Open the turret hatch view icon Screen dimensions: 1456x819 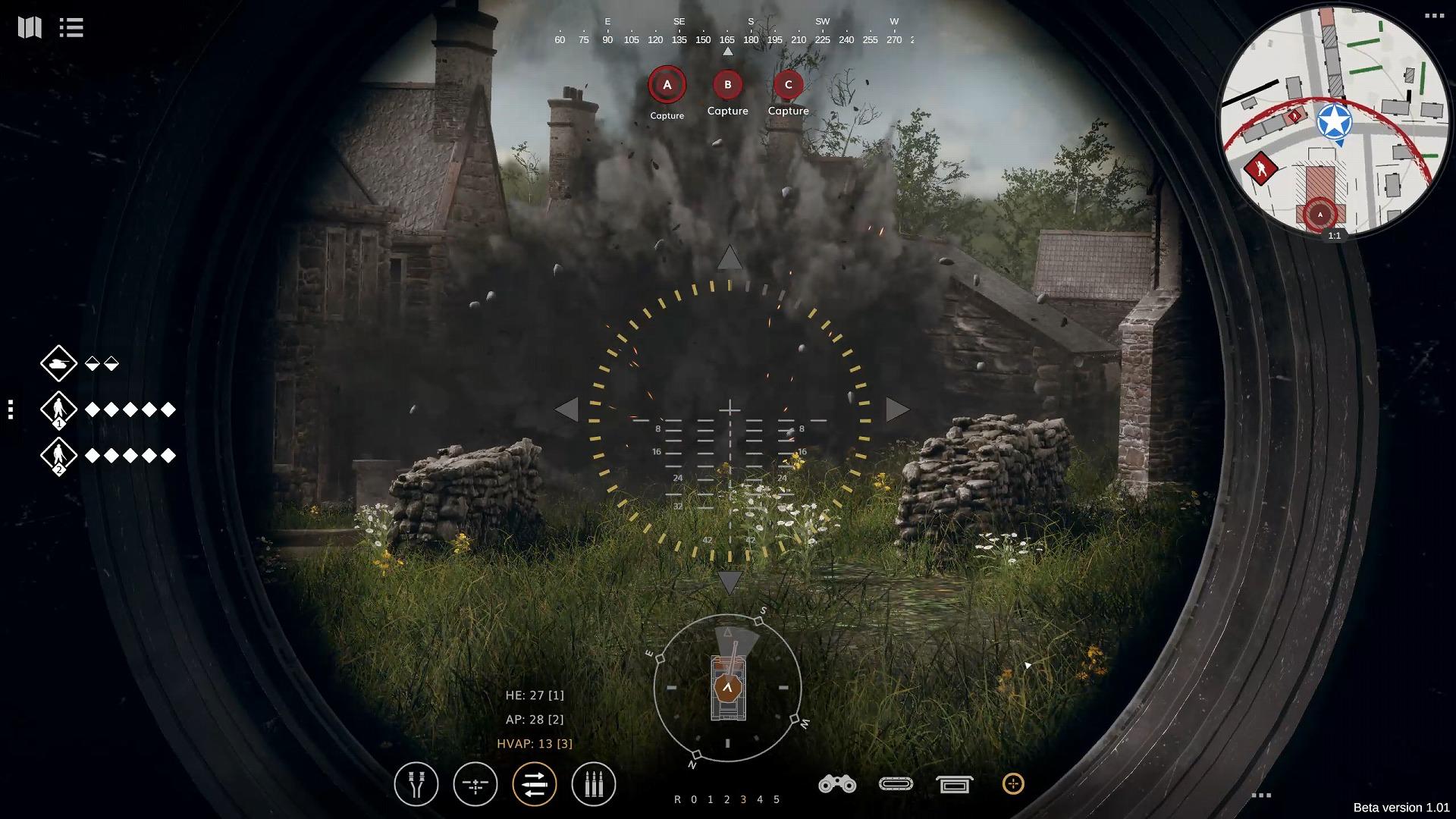point(896,785)
